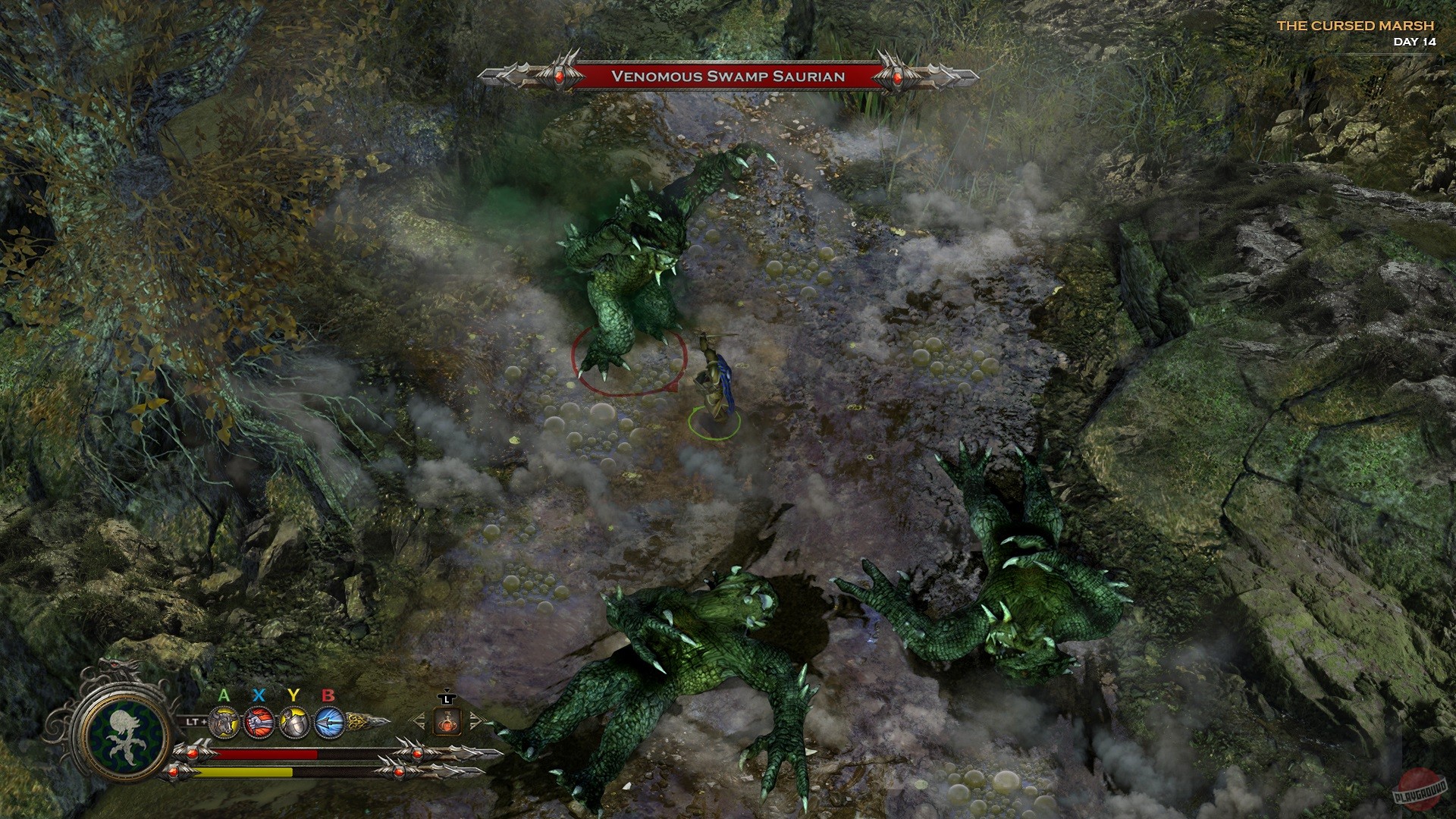
Task: Click the health potion quick-slot icon
Action: (x=447, y=723)
